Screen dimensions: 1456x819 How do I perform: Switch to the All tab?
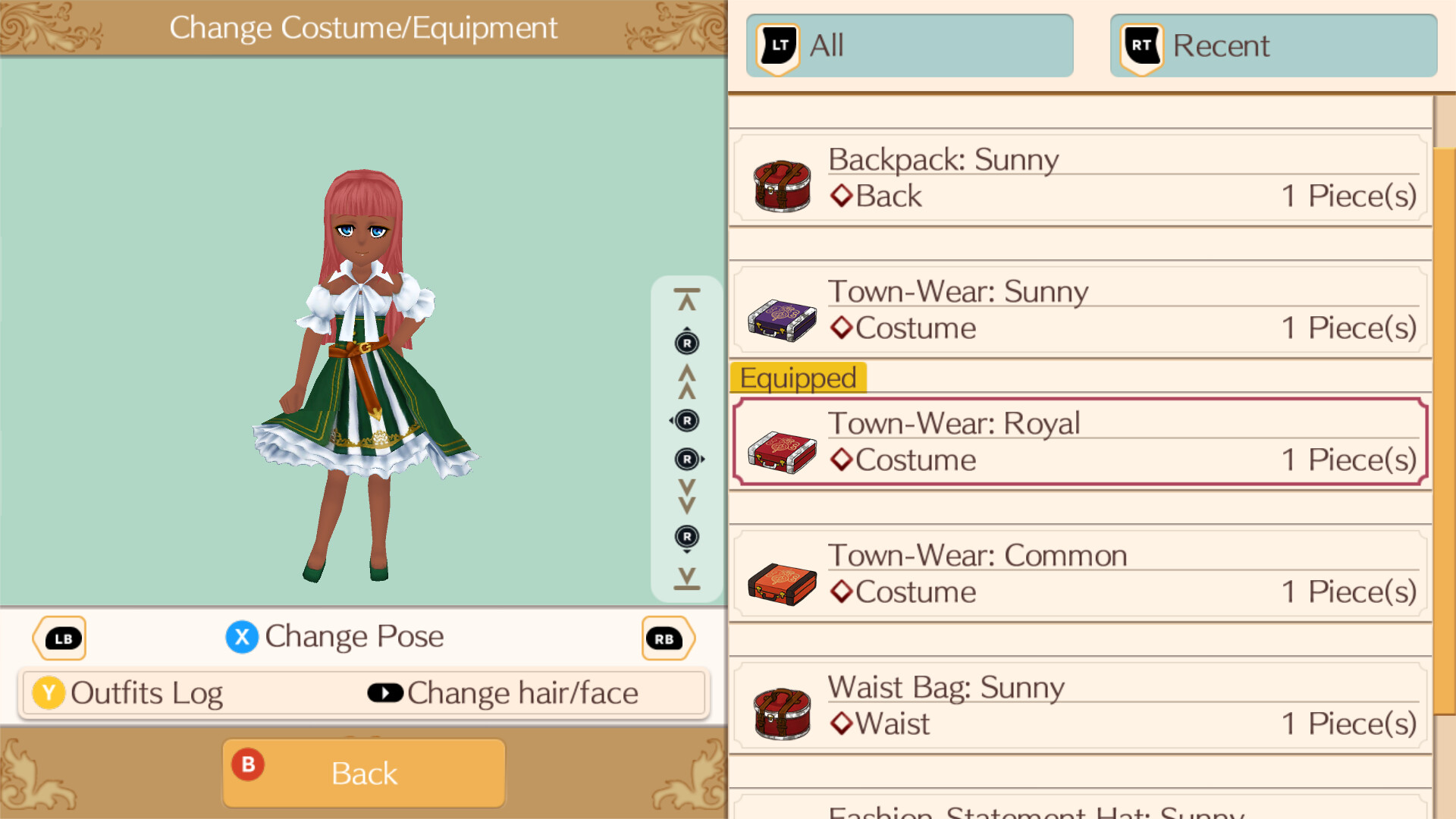pos(910,45)
